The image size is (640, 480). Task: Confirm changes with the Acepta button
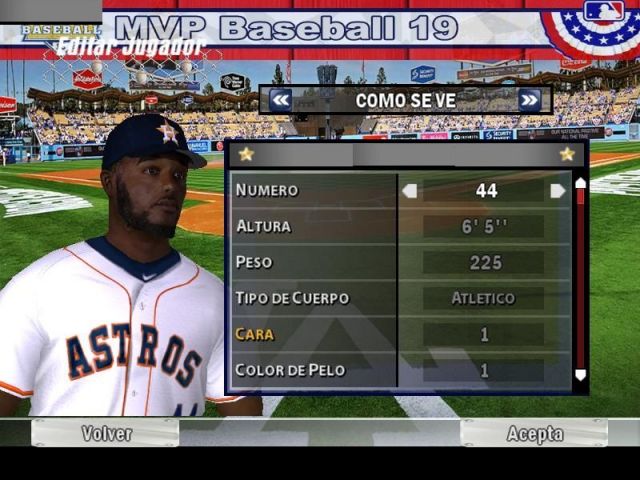tap(534, 433)
